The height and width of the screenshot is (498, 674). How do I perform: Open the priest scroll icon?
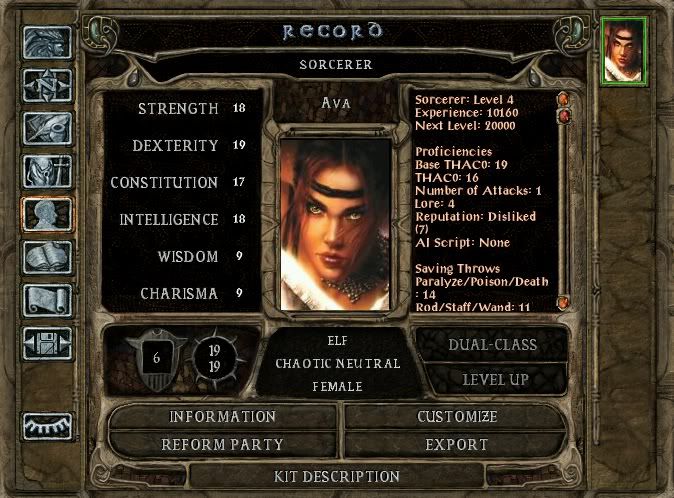point(47,300)
